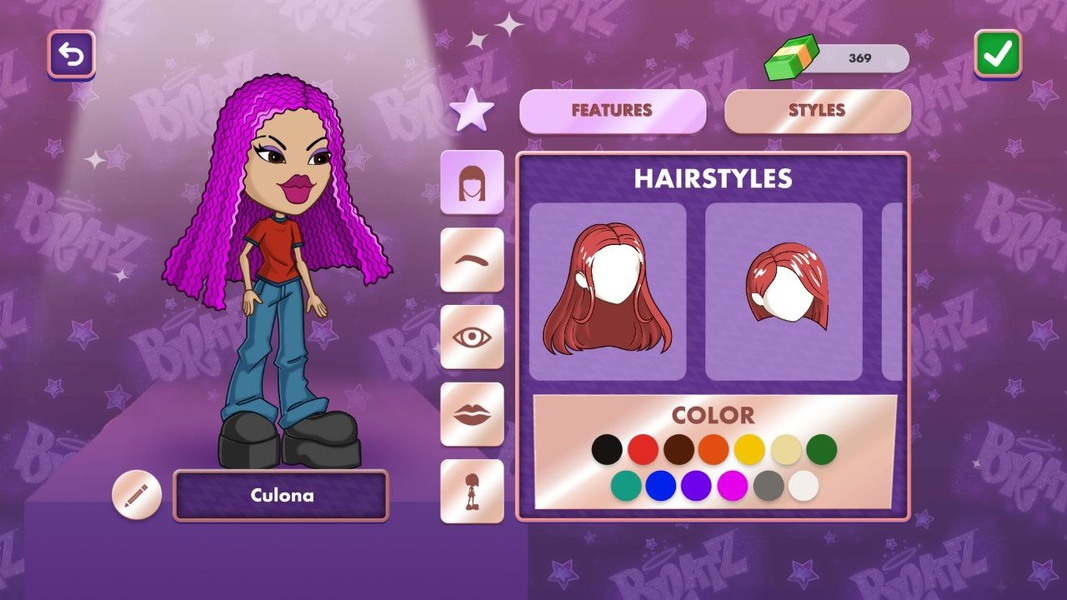Go back with the purple arrow button
This screenshot has width=1067, height=600.
[71, 54]
